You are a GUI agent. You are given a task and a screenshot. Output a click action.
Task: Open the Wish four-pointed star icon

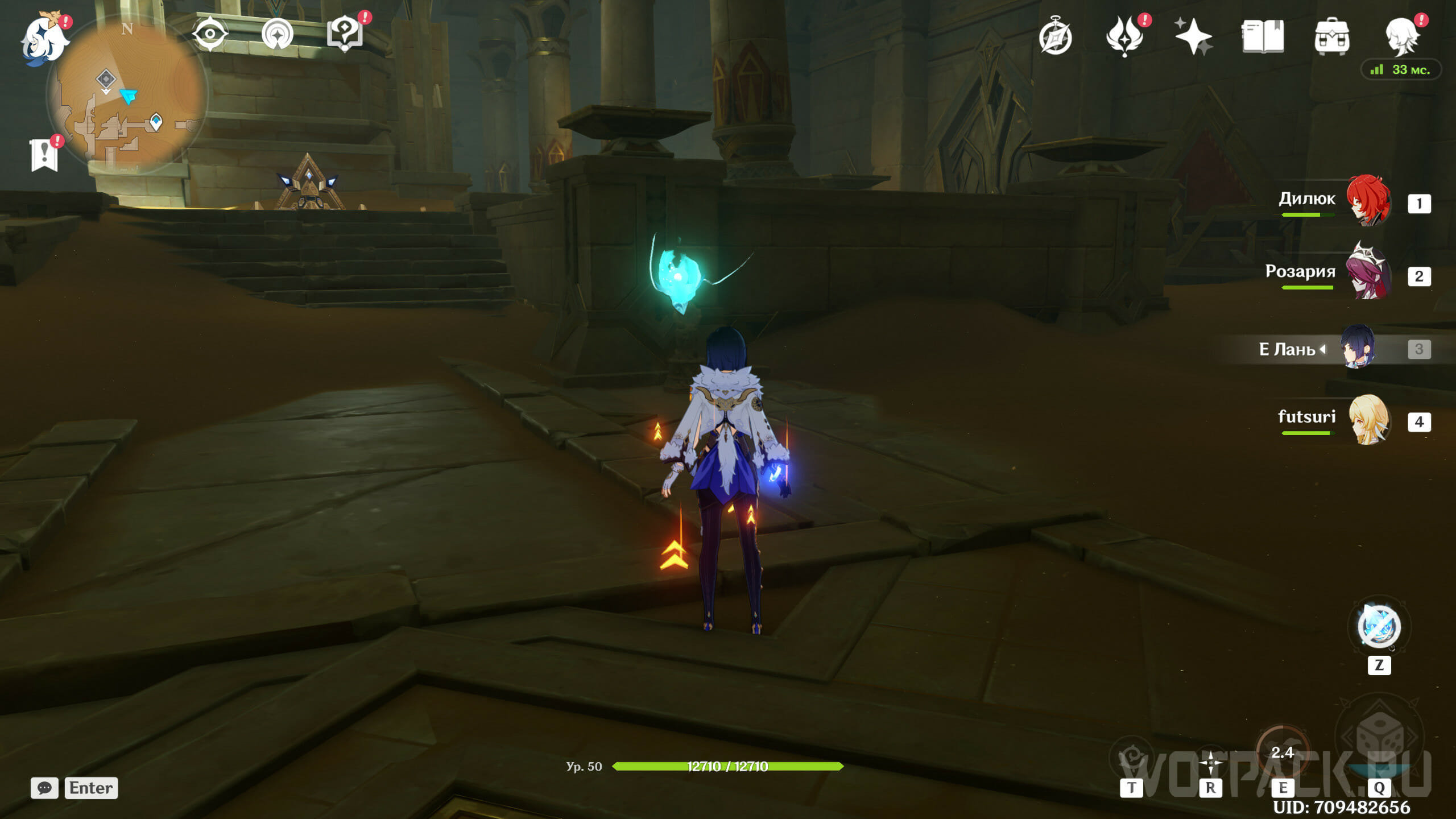tap(1193, 37)
